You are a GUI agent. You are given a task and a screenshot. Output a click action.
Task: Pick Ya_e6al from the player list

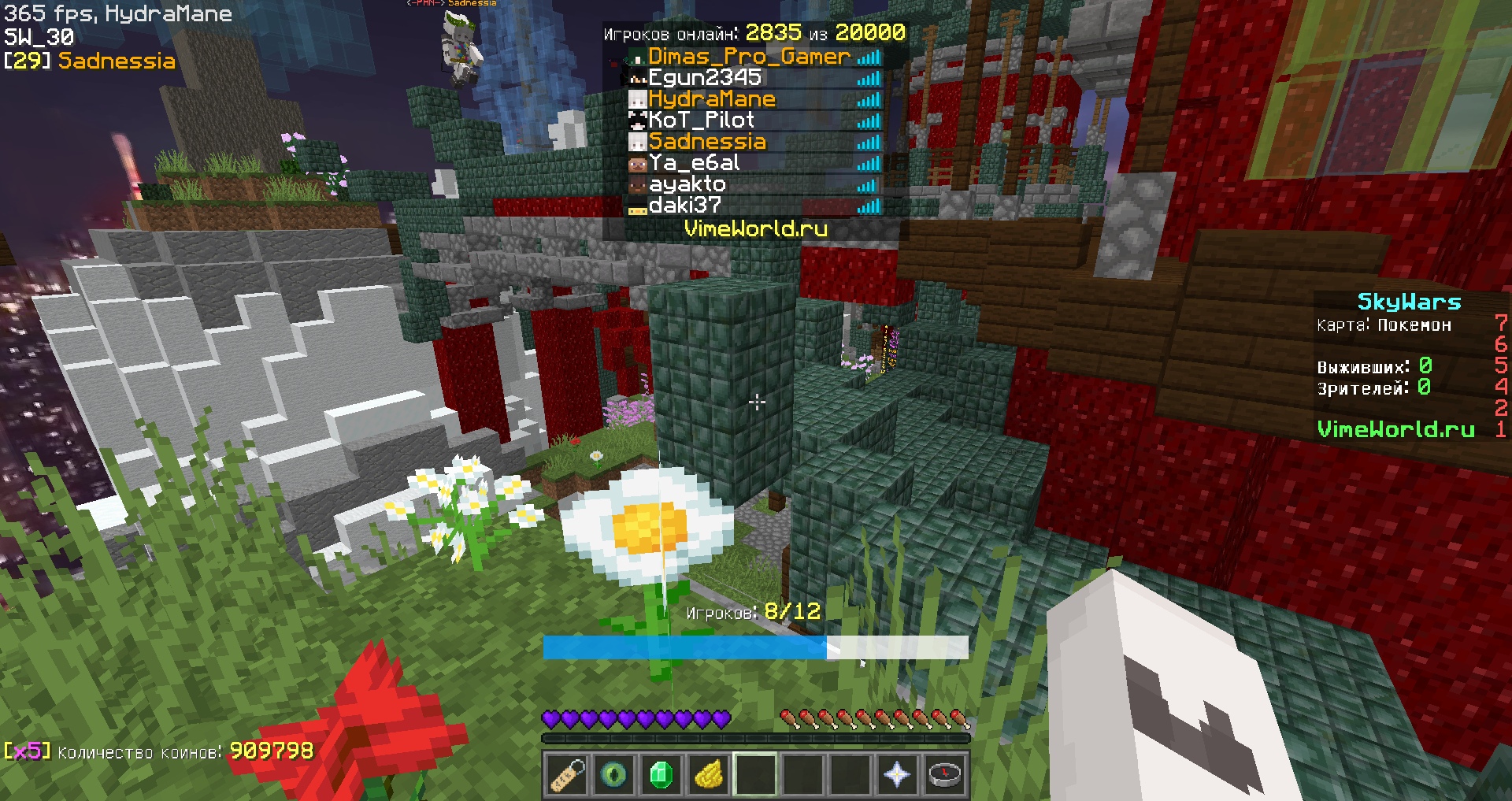click(694, 163)
